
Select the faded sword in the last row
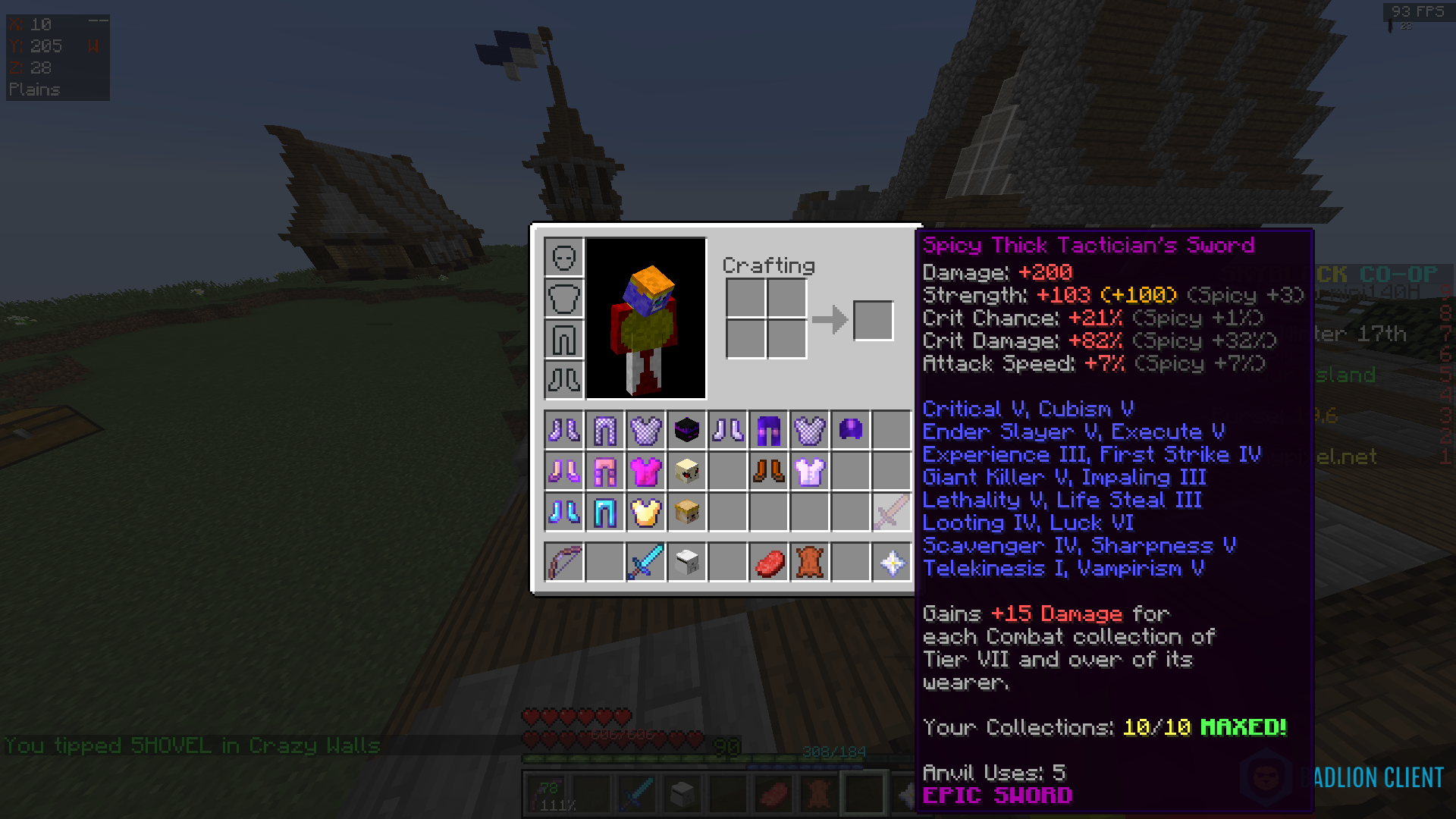click(891, 513)
